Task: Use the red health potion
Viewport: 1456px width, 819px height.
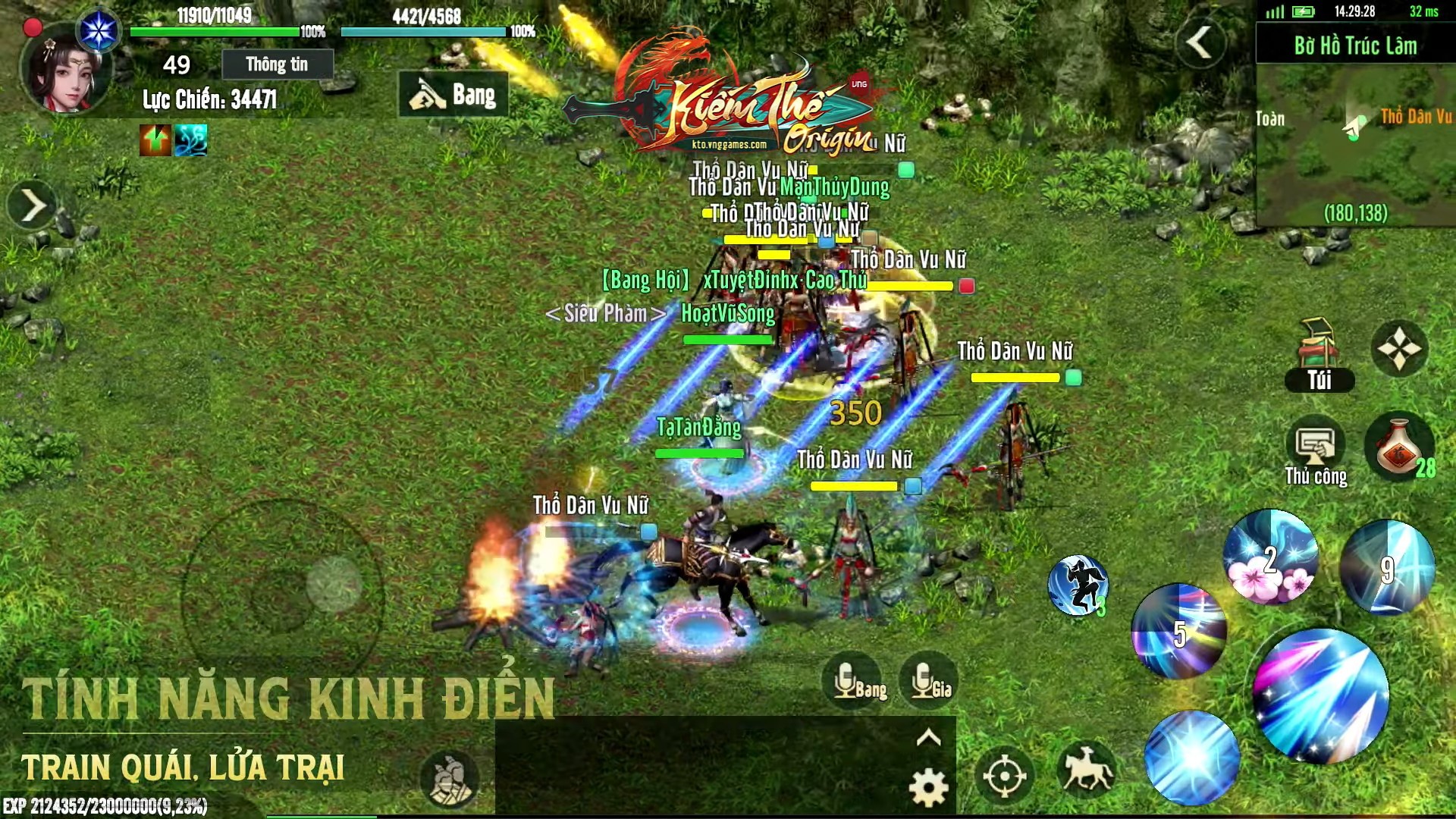Action: coord(1399,449)
